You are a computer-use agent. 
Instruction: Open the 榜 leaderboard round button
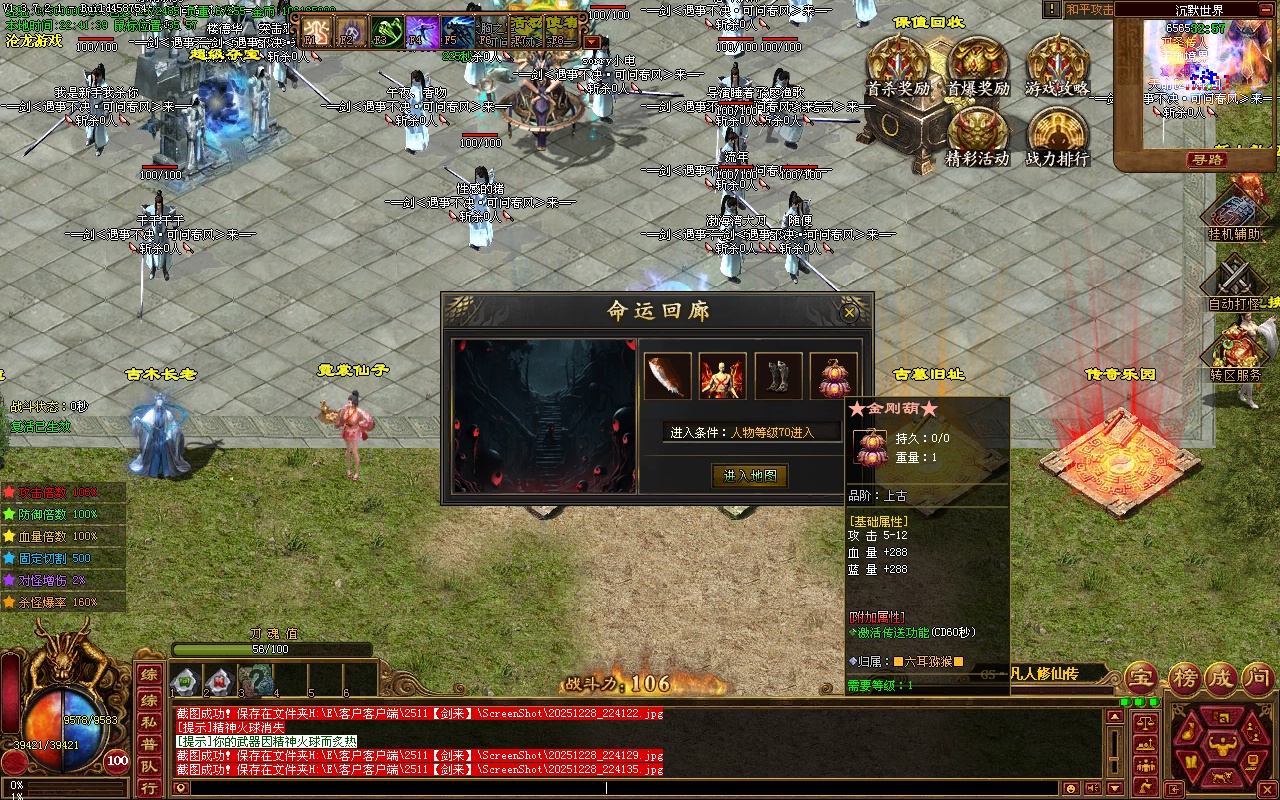tap(1184, 678)
